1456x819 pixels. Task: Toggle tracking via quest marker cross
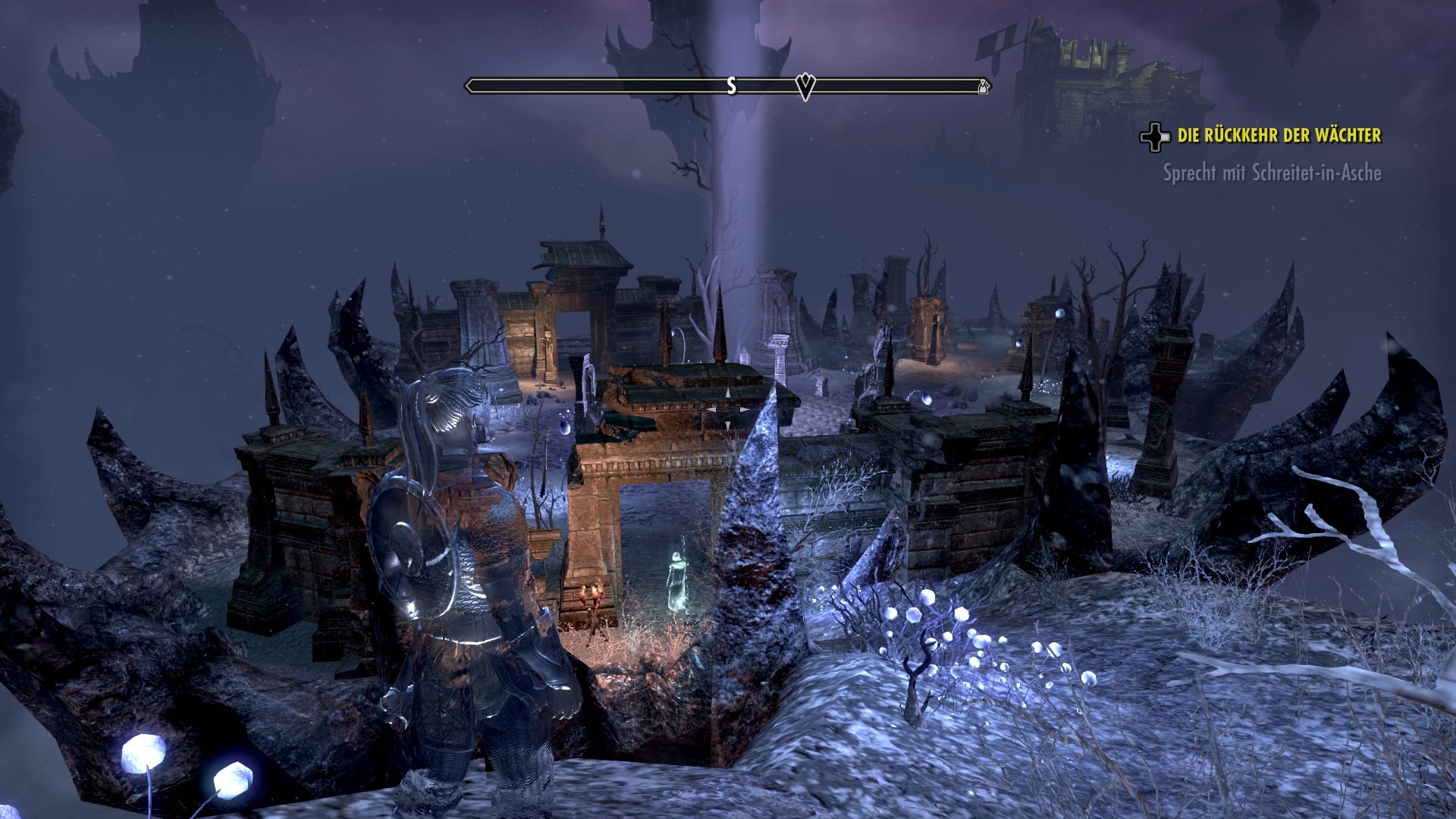[x=1155, y=137]
